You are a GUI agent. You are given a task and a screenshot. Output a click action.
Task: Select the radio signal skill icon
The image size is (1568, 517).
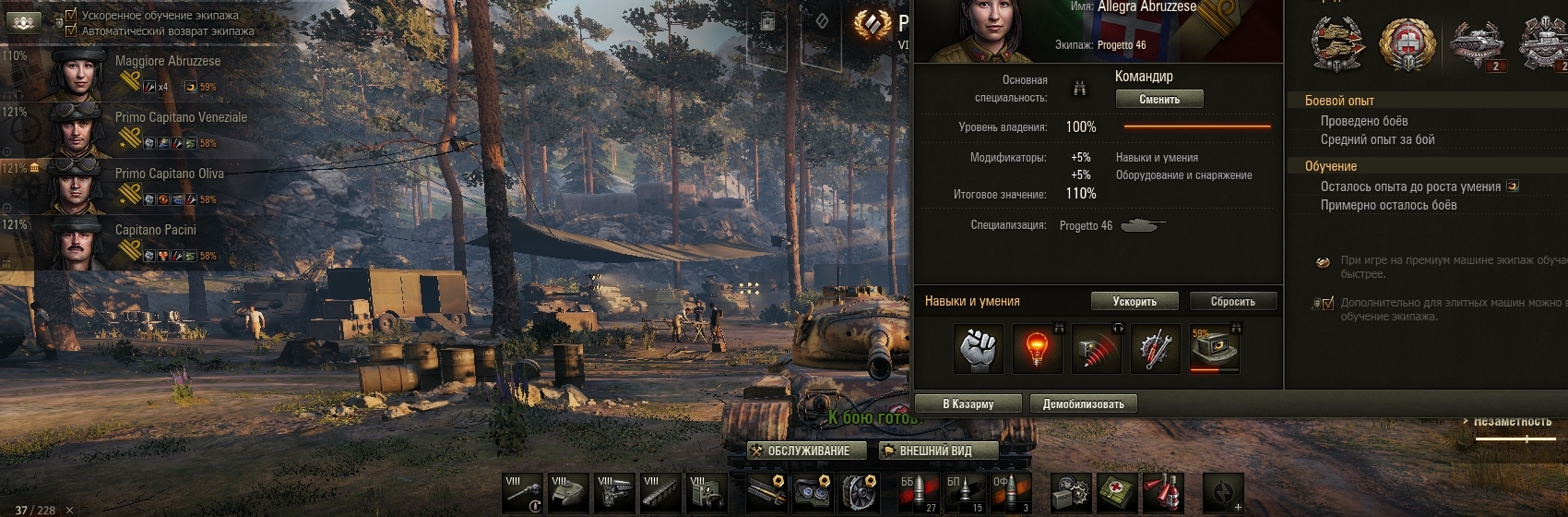(1096, 349)
